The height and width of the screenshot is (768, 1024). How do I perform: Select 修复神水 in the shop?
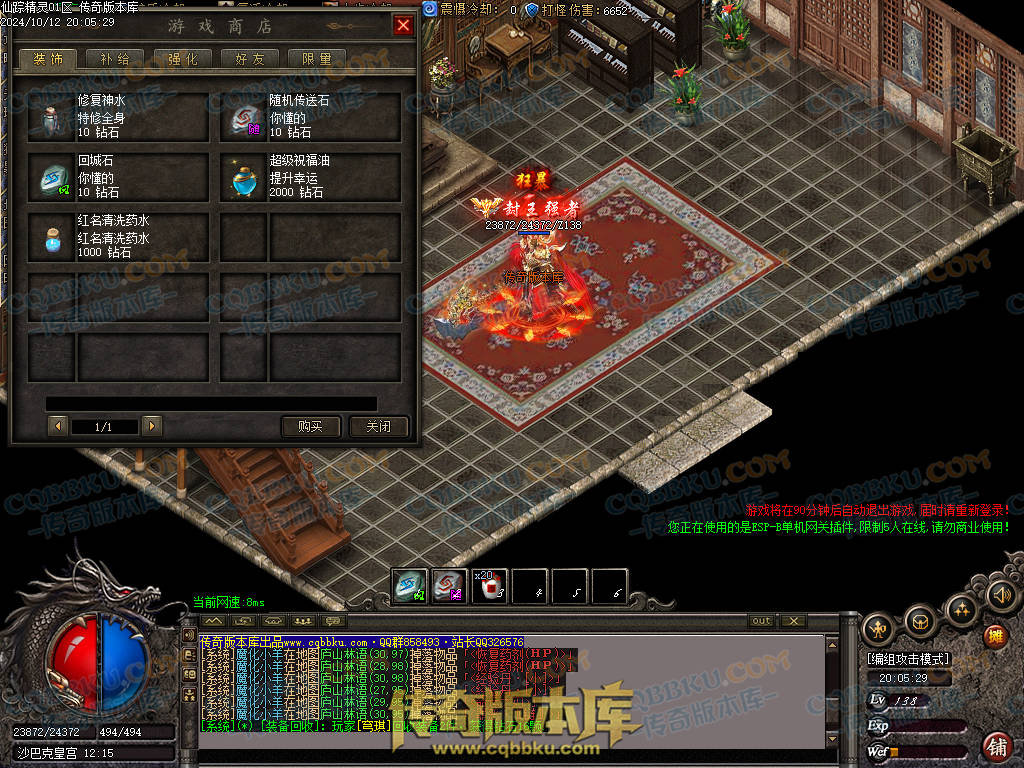pyautogui.click(x=119, y=117)
